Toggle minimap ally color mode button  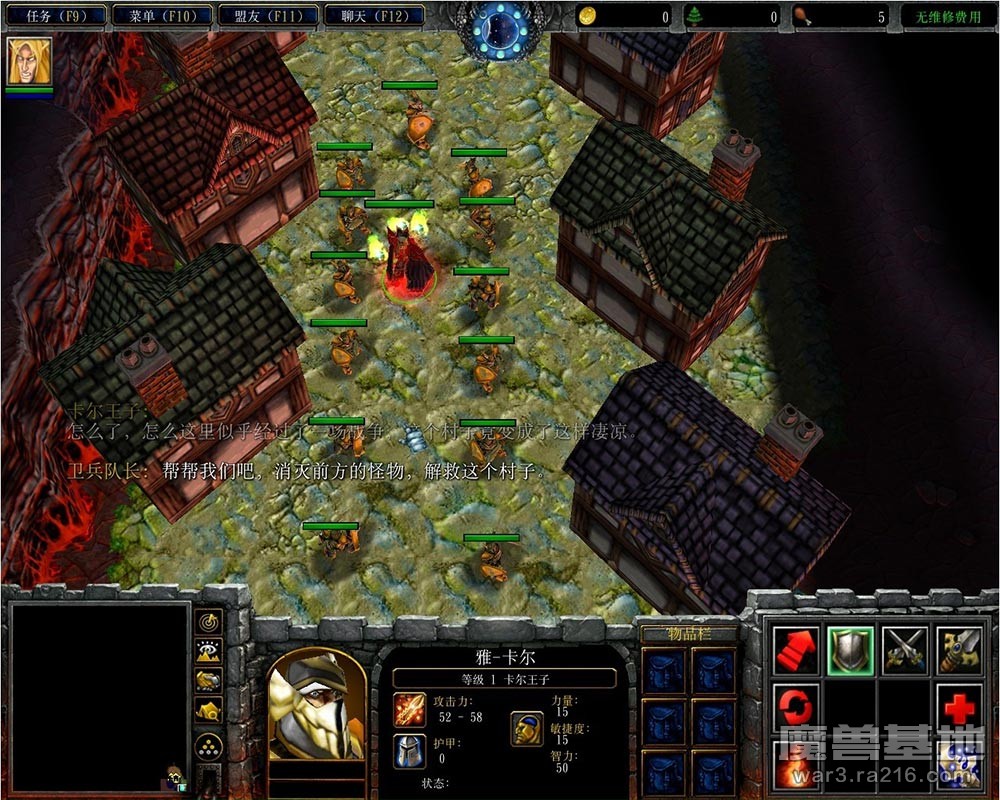point(208,681)
